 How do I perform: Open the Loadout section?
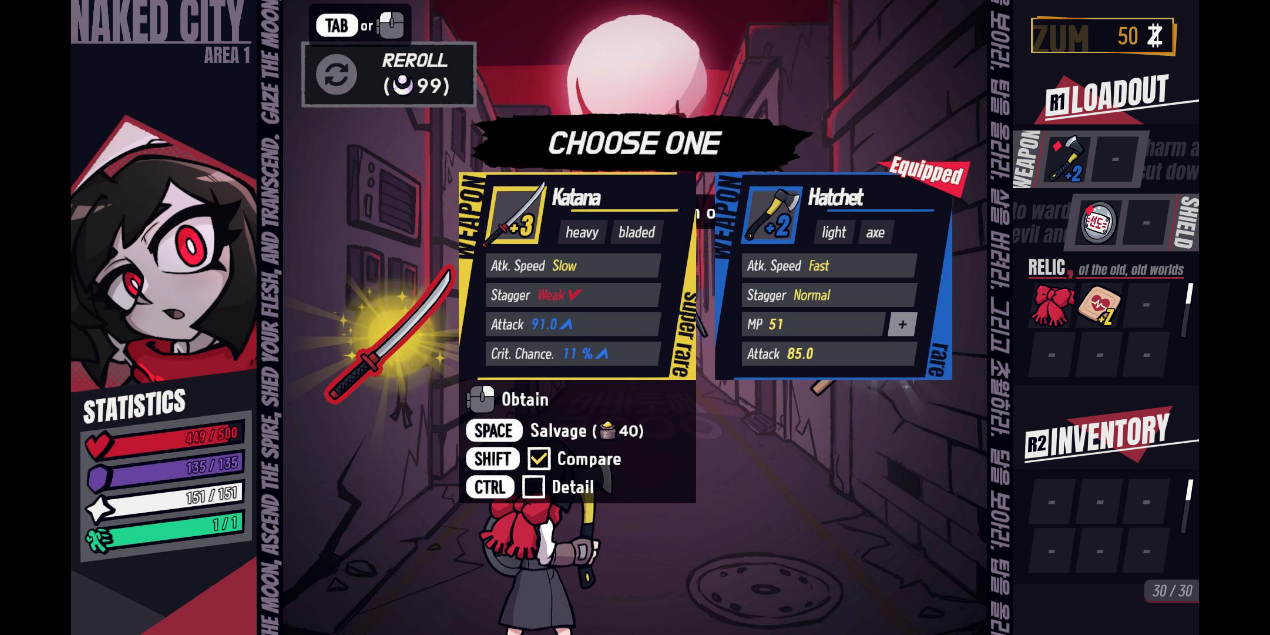point(1108,98)
